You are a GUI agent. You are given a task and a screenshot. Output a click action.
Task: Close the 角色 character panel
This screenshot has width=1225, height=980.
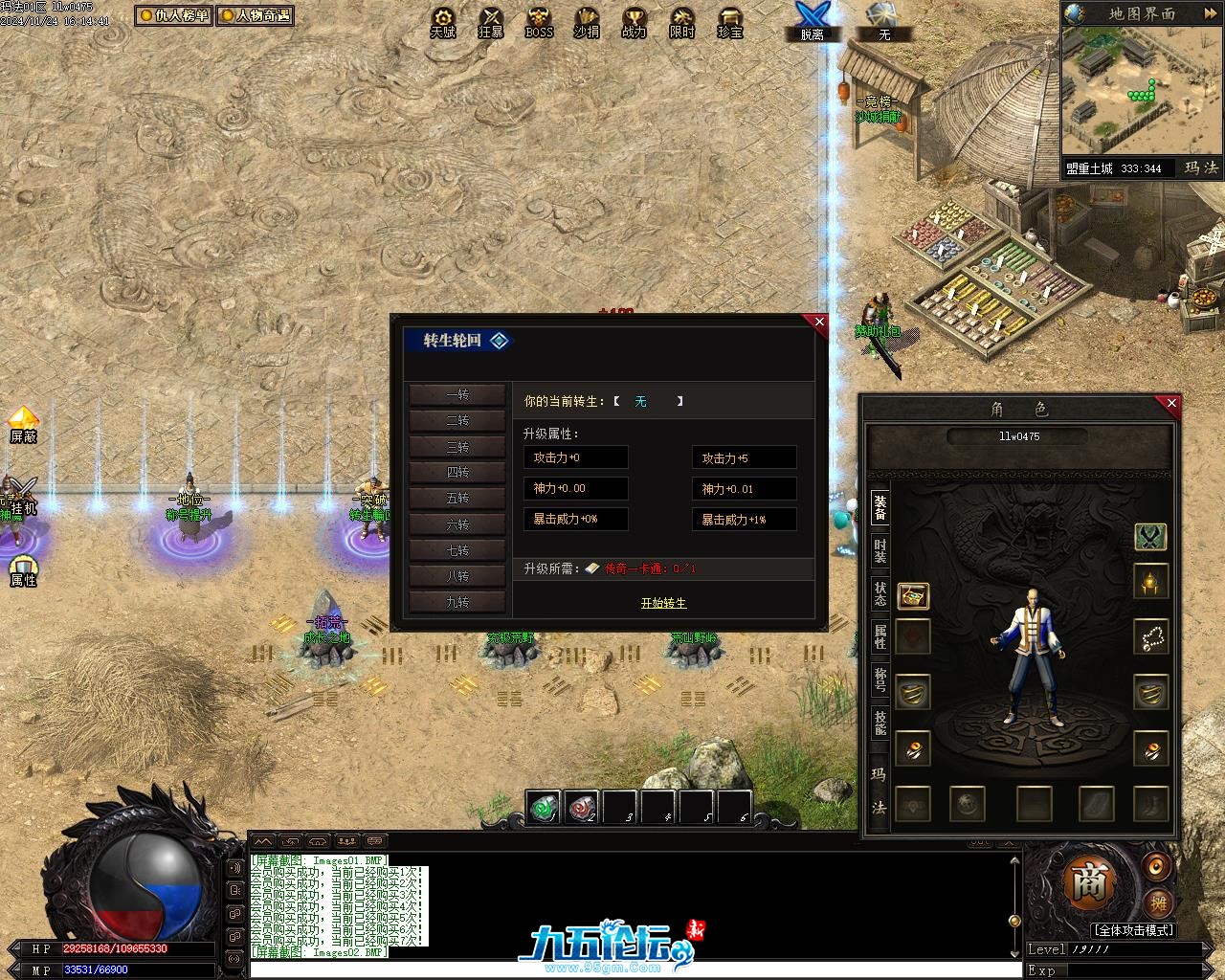pos(1171,404)
